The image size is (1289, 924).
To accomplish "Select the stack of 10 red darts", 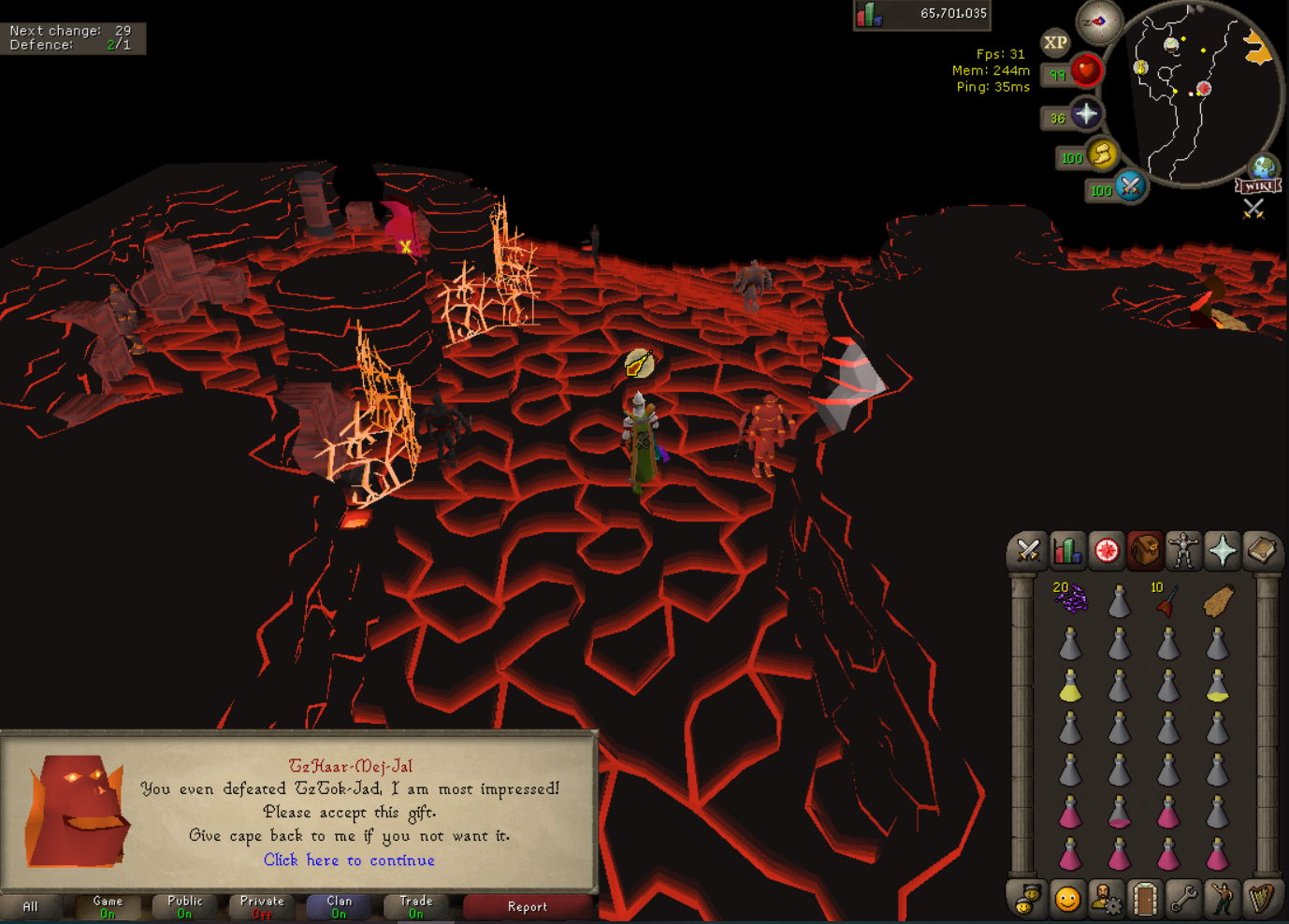I will point(1166,599).
